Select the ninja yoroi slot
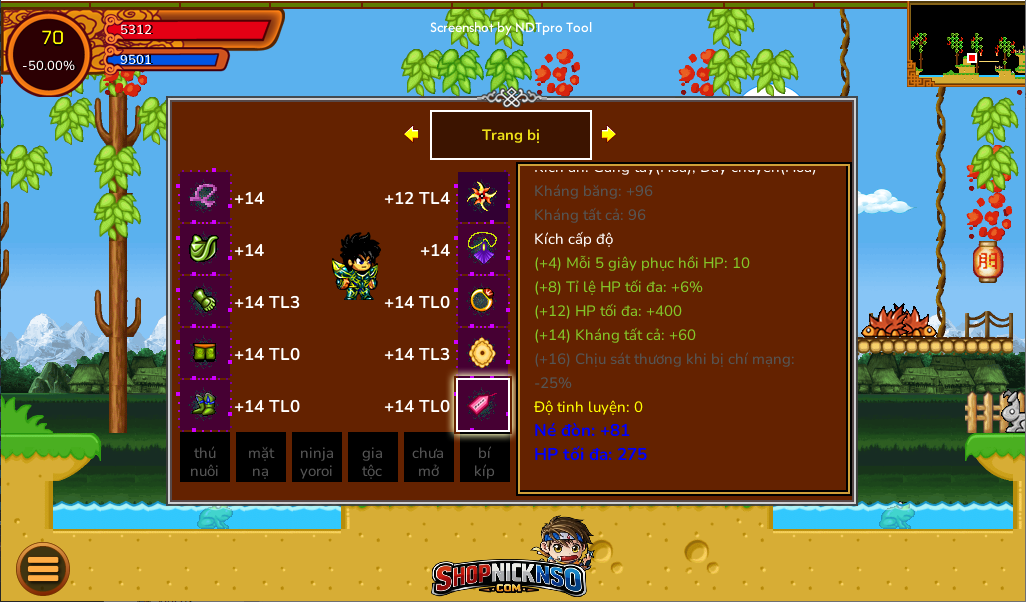This screenshot has width=1026, height=602. click(317, 458)
